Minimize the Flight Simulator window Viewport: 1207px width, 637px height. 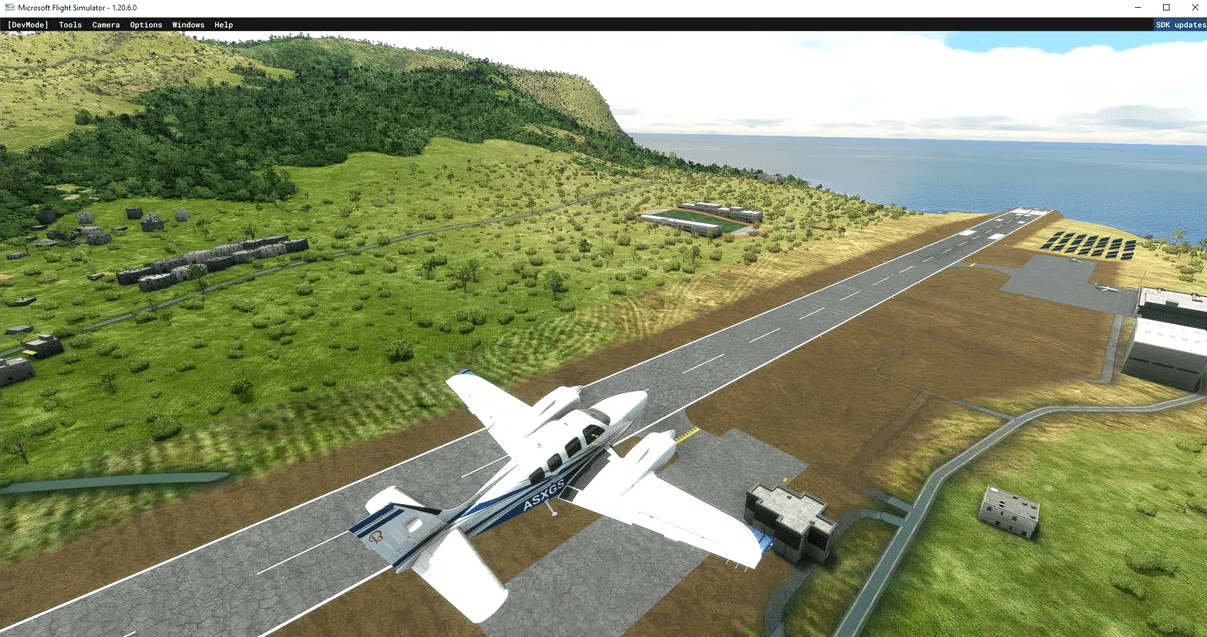pos(1137,8)
